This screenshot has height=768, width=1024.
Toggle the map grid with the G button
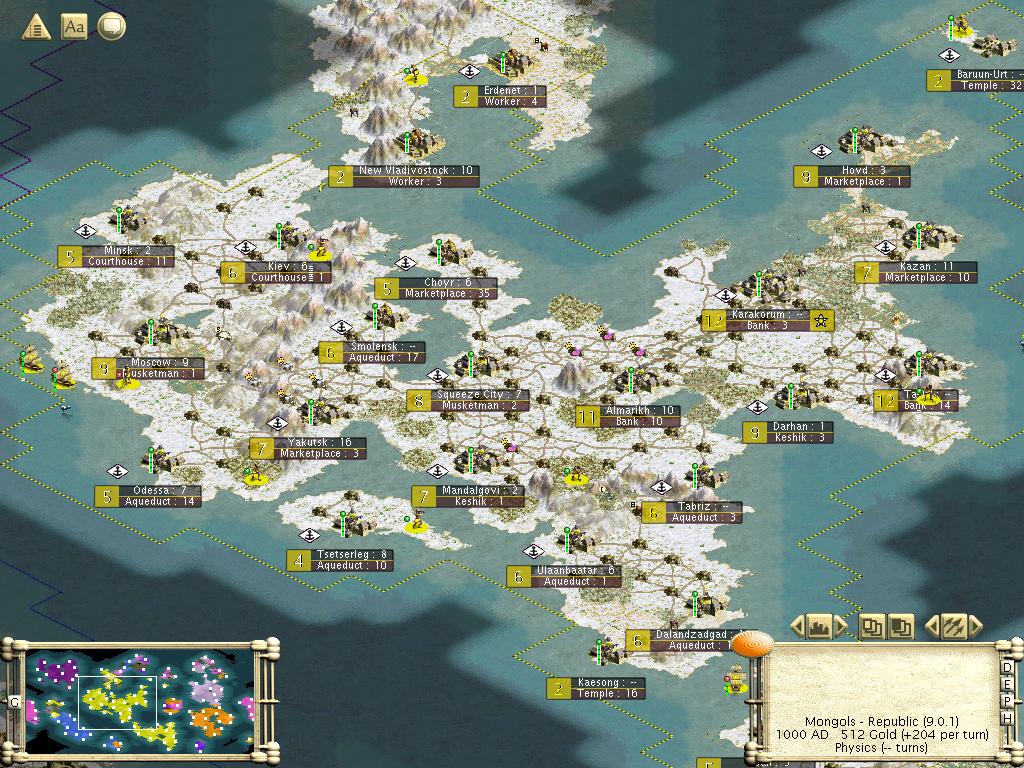(15, 702)
